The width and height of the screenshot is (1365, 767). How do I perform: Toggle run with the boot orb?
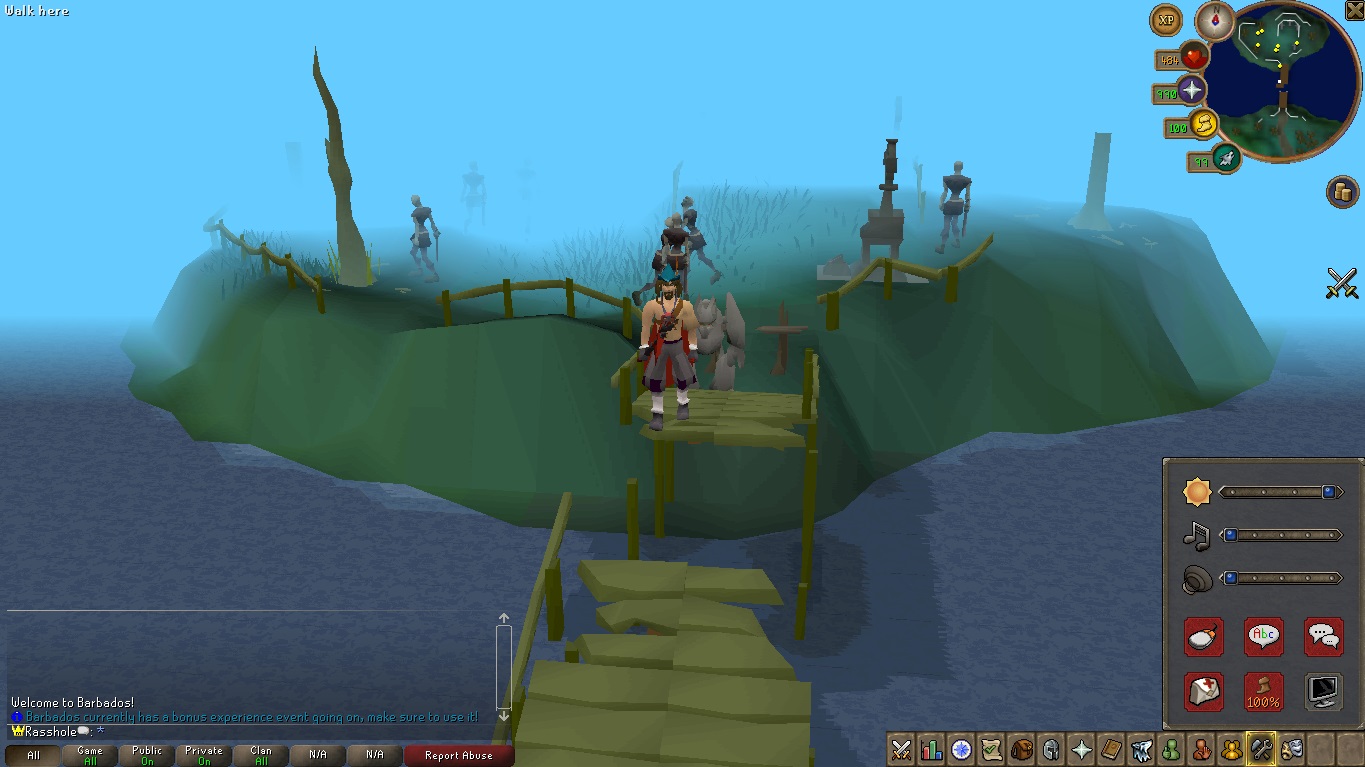coord(1203,125)
